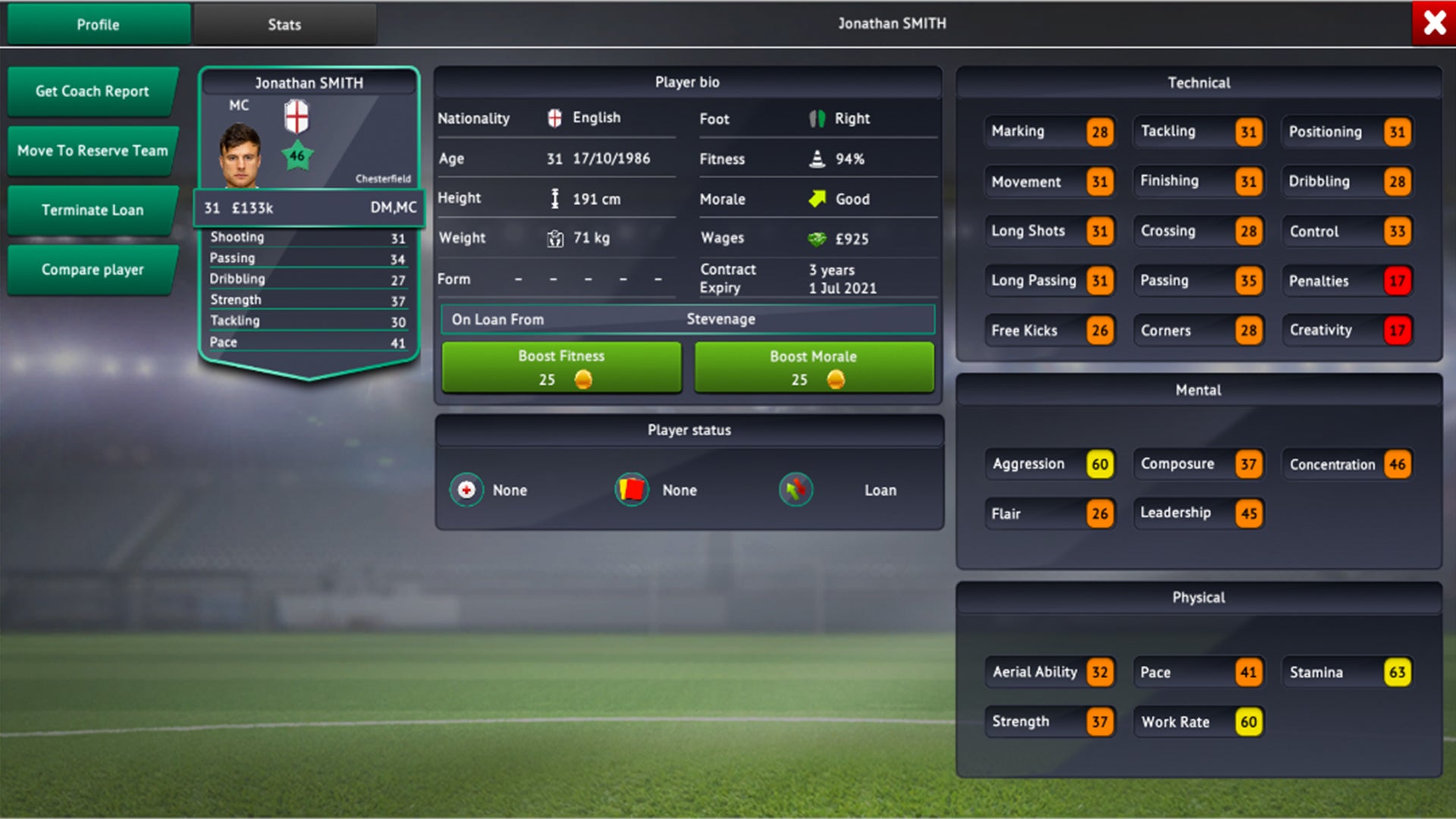This screenshot has height=819, width=1456.
Task: Click Move To Reserve Team
Action: [x=93, y=150]
